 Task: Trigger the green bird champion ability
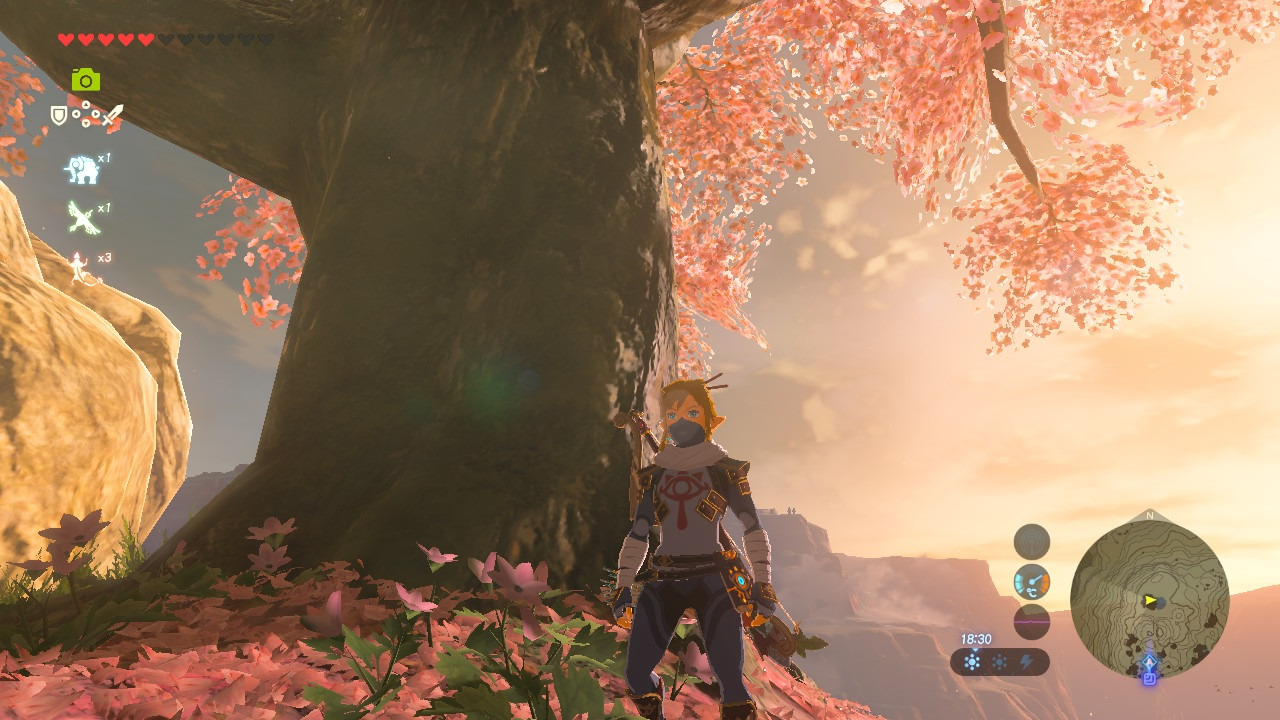82,217
